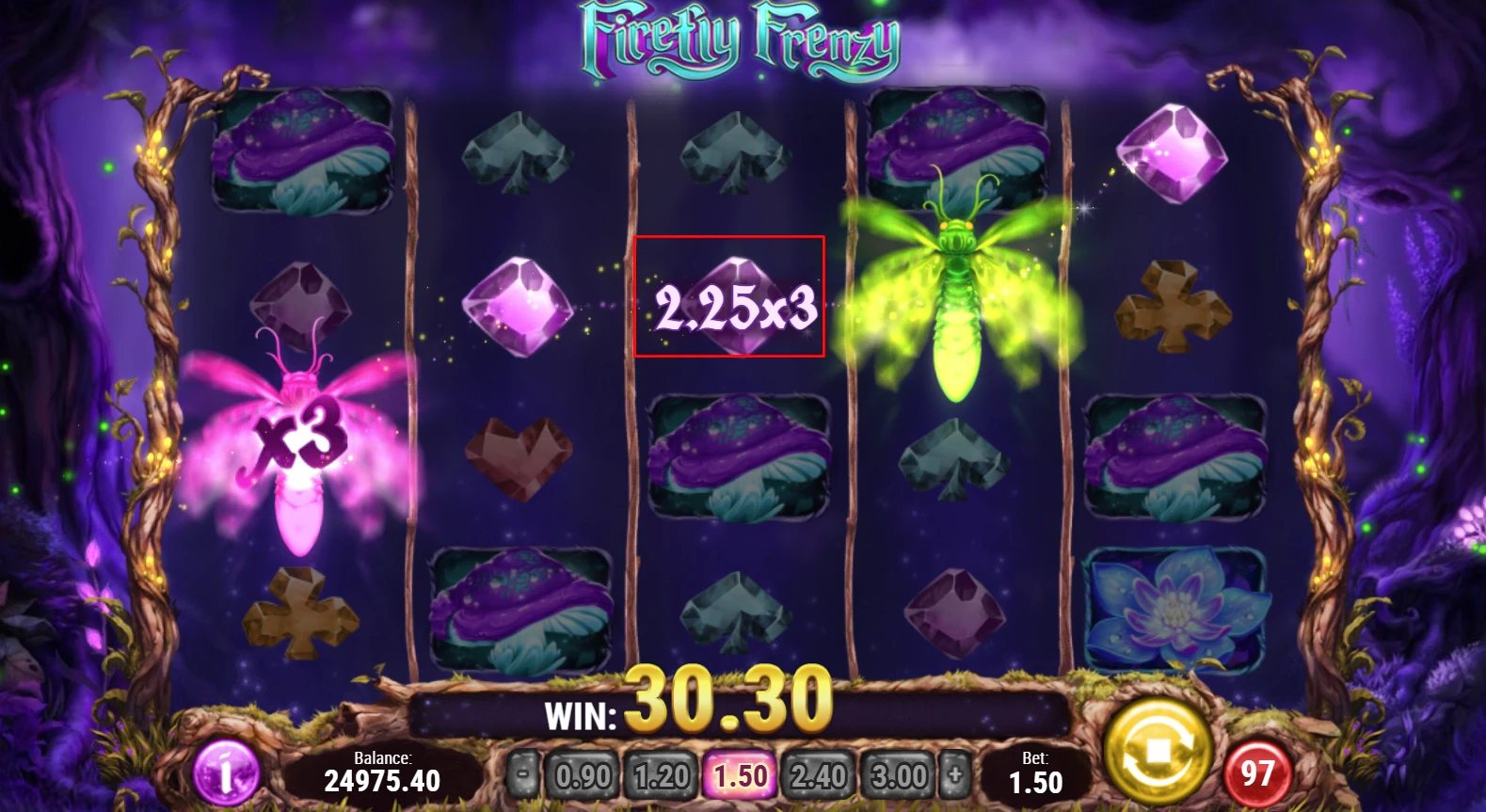Select the 0.90 bet chip
The height and width of the screenshot is (812, 1486).
click(x=582, y=773)
